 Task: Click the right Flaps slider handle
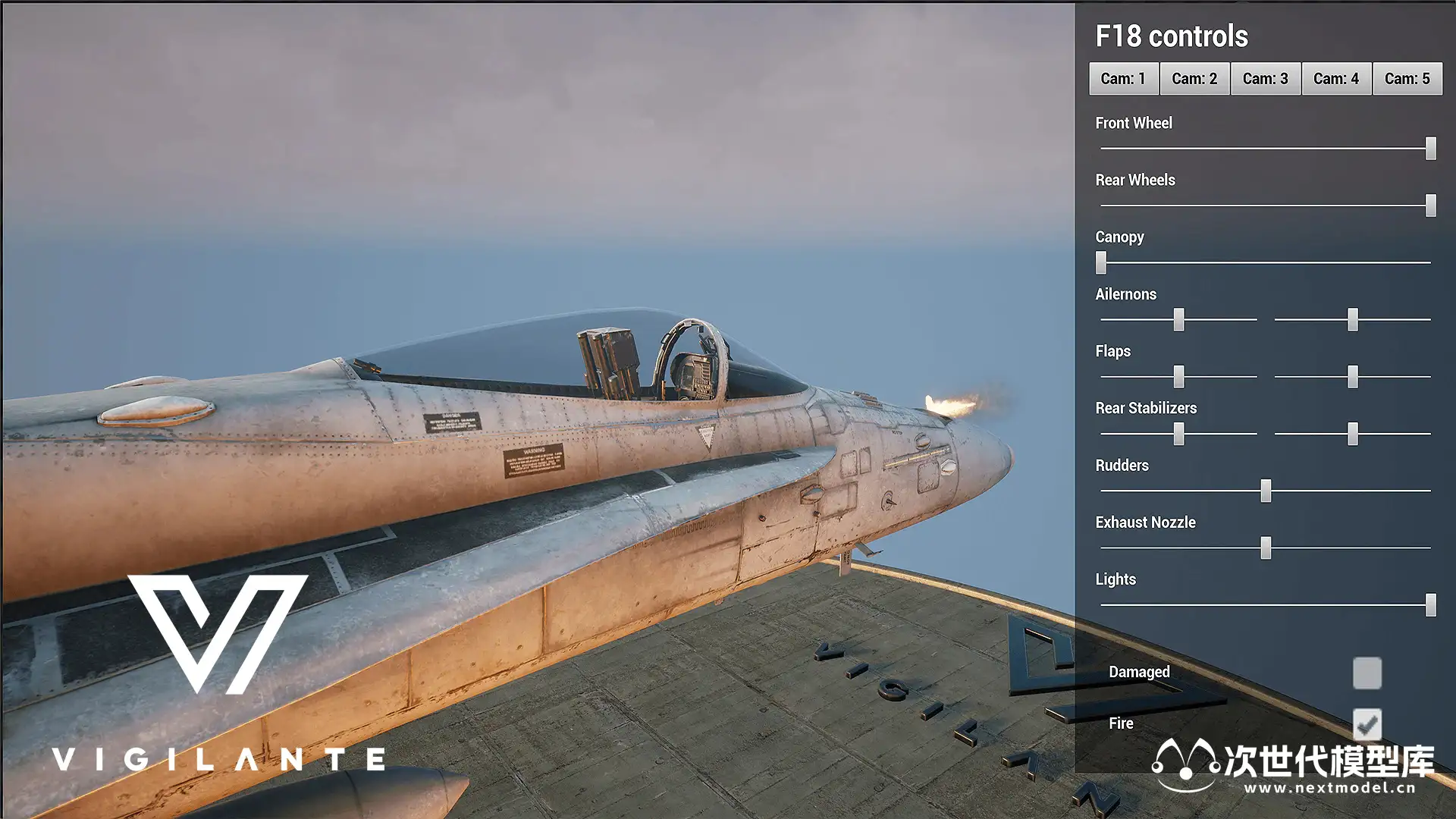pos(1353,377)
